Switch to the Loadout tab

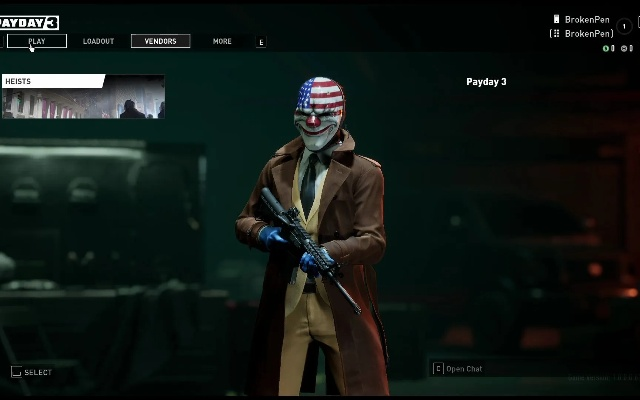(x=98, y=41)
